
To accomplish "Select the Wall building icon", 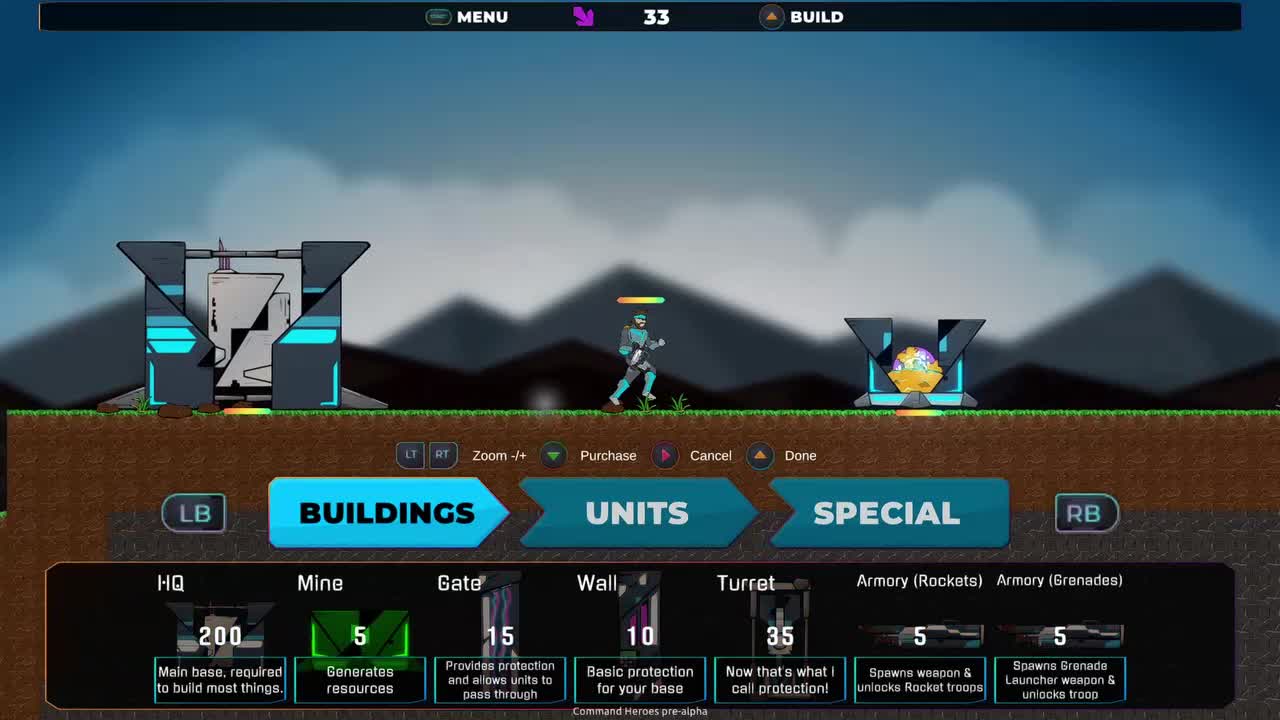I will tap(640, 620).
